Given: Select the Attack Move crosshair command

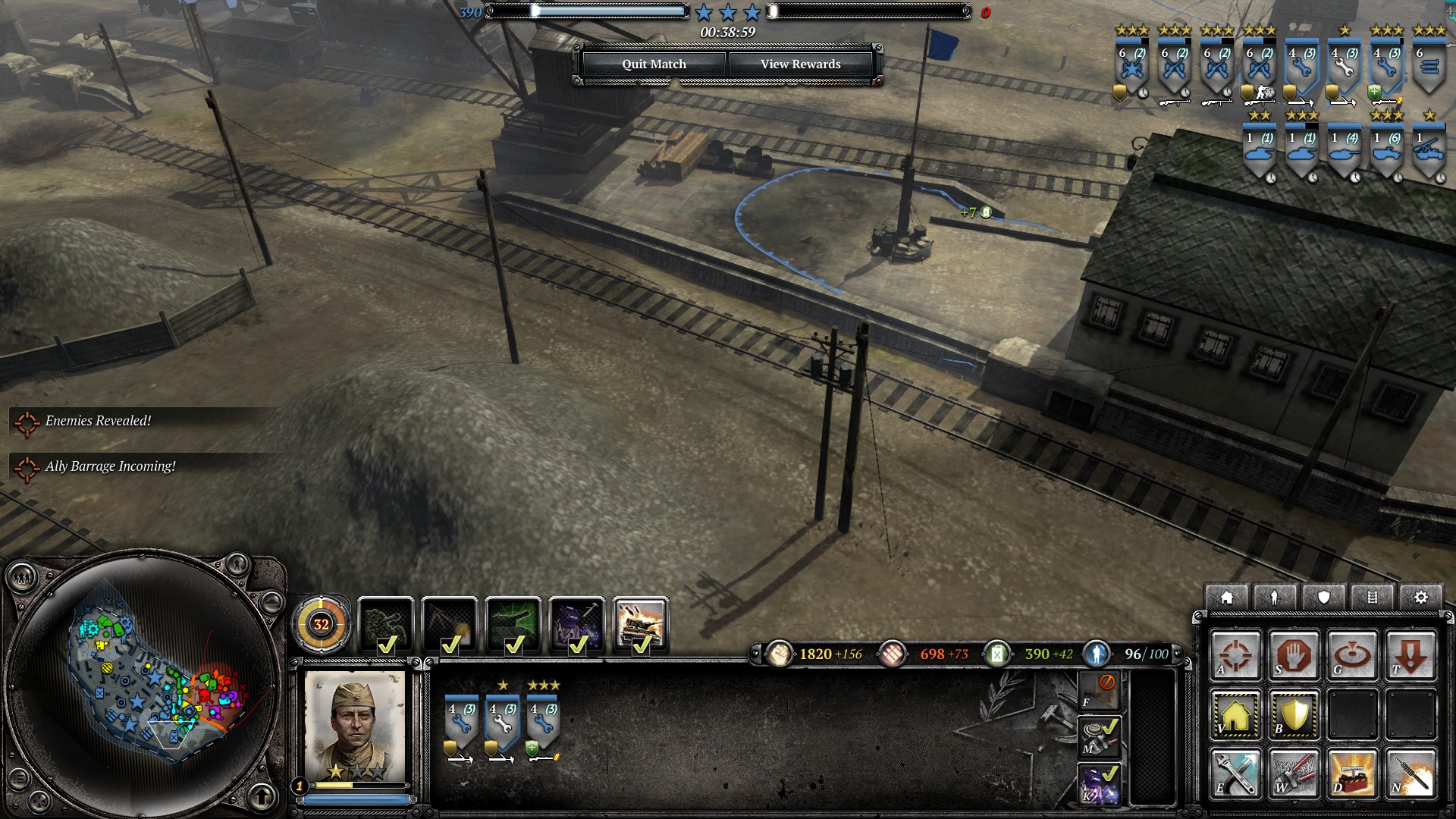Looking at the screenshot, I should click(1235, 655).
